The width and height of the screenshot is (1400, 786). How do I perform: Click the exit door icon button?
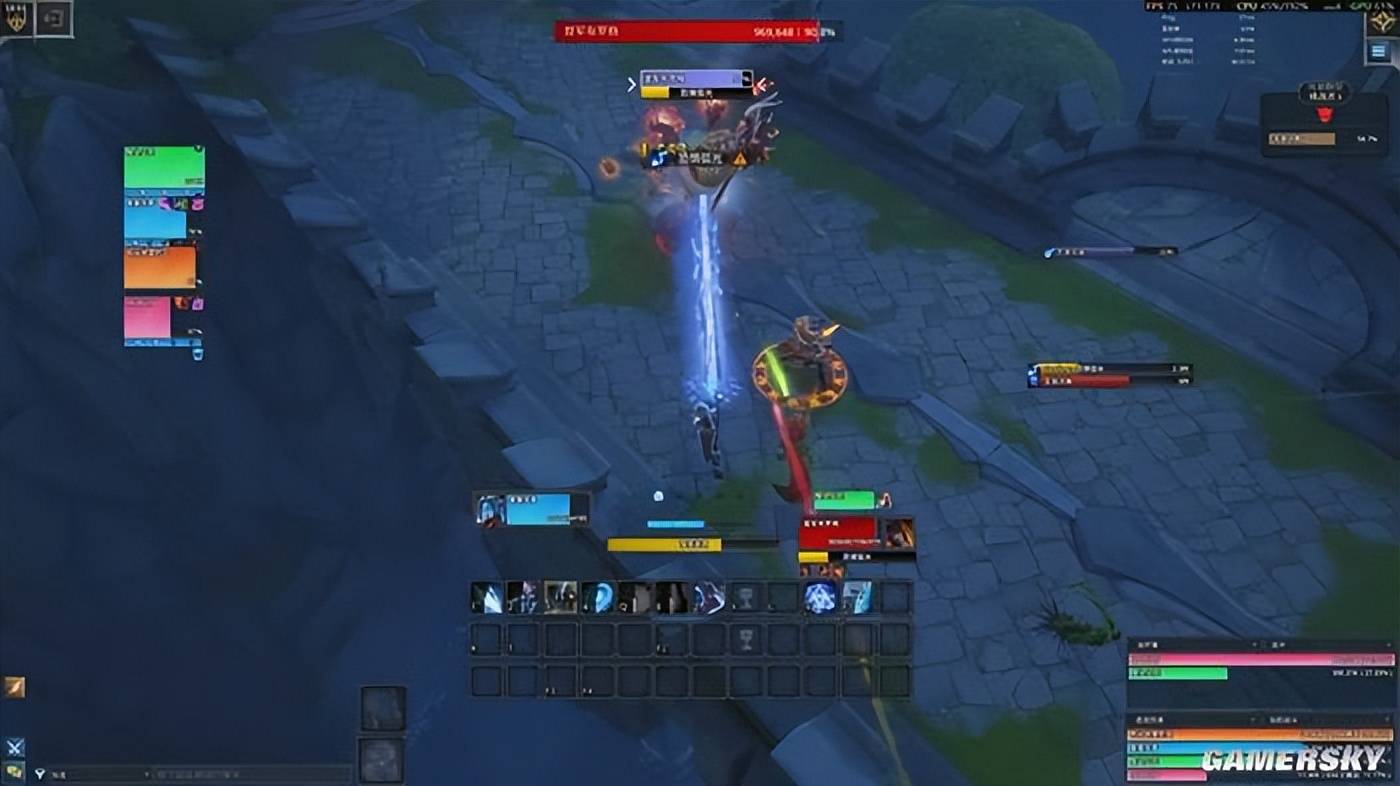54,18
